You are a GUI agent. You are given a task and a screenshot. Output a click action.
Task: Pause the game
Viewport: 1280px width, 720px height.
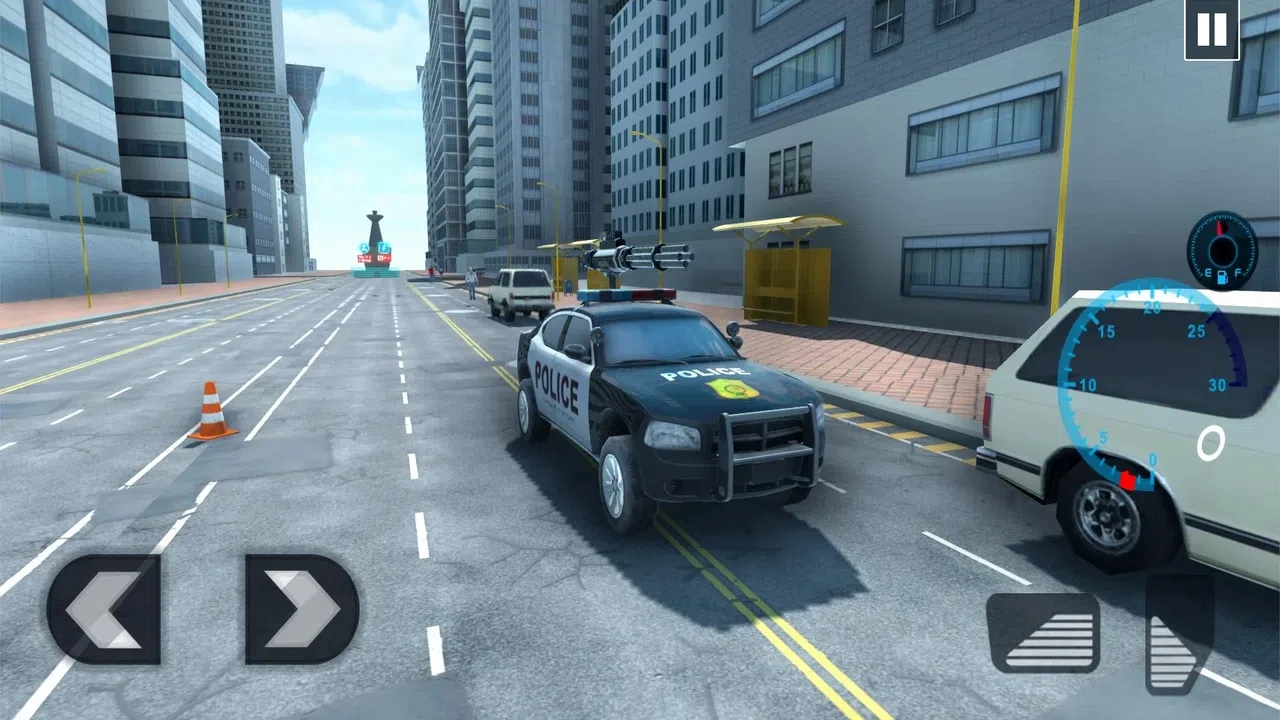point(1210,28)
